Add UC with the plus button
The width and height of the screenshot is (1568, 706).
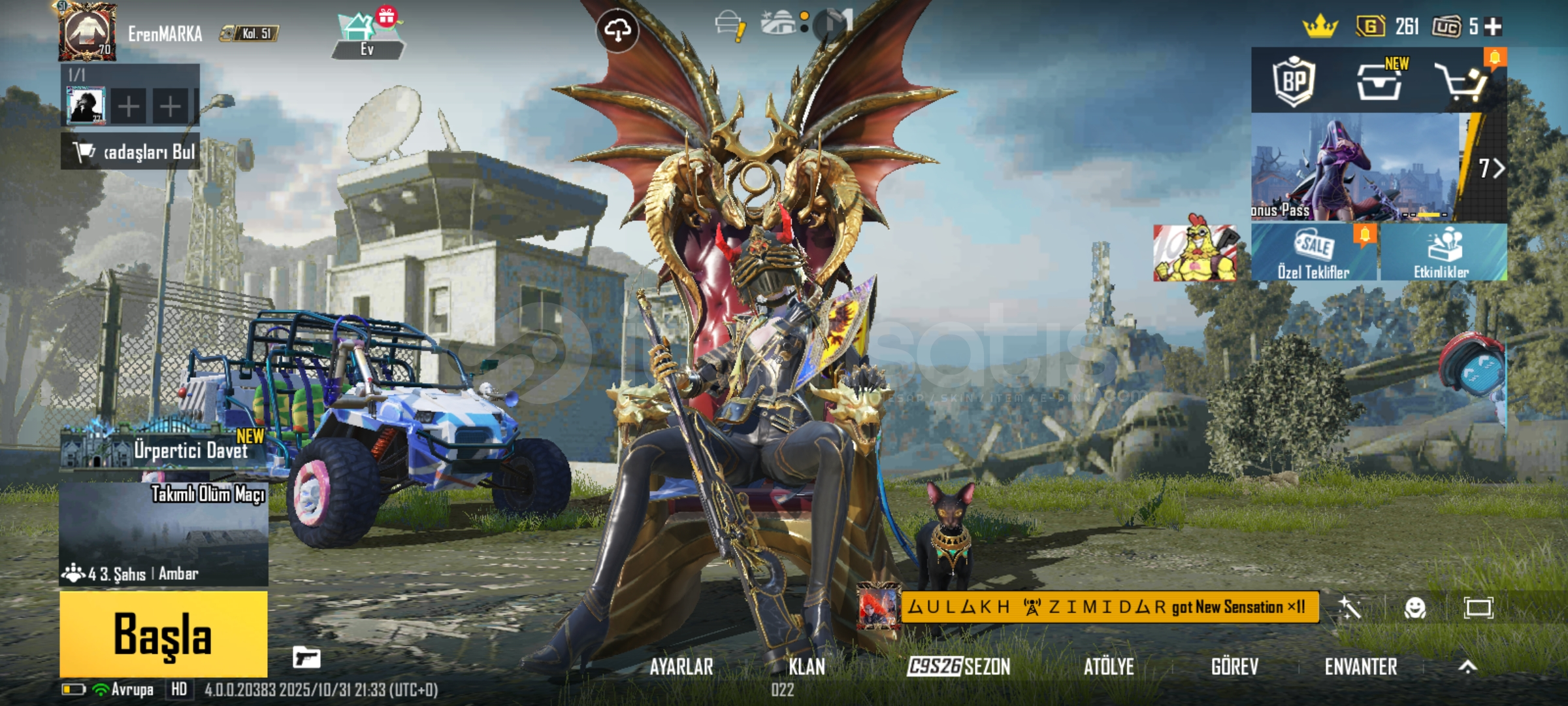click(x=1493, y=27)
